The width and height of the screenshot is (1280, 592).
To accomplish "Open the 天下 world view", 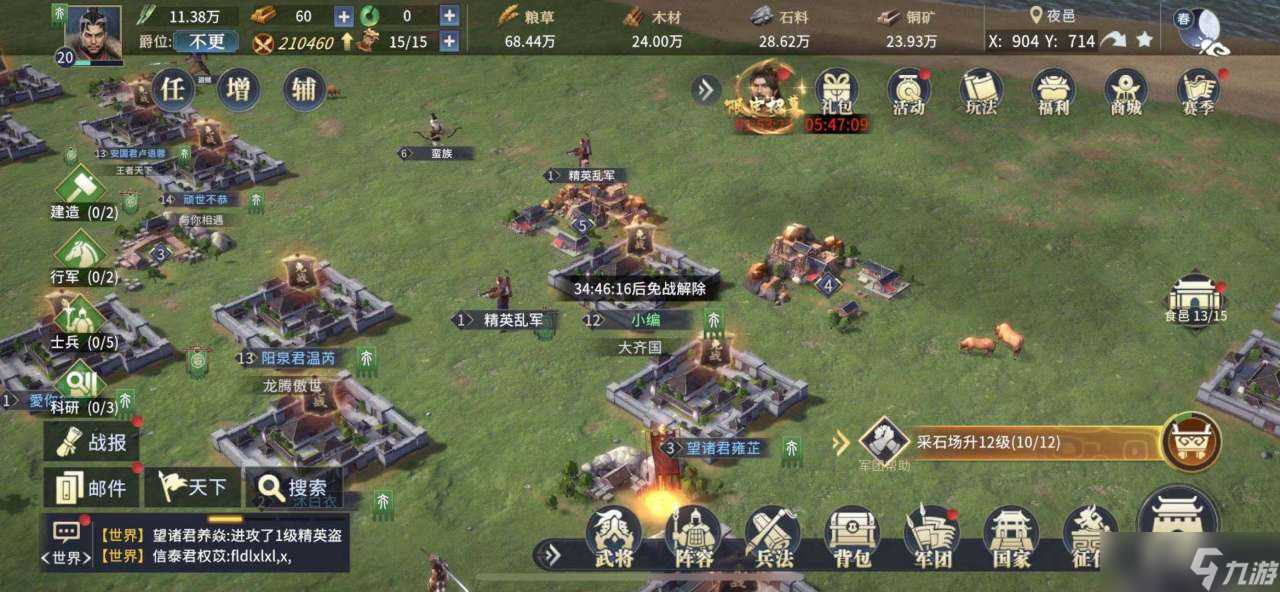I will [x=191, y=488].
